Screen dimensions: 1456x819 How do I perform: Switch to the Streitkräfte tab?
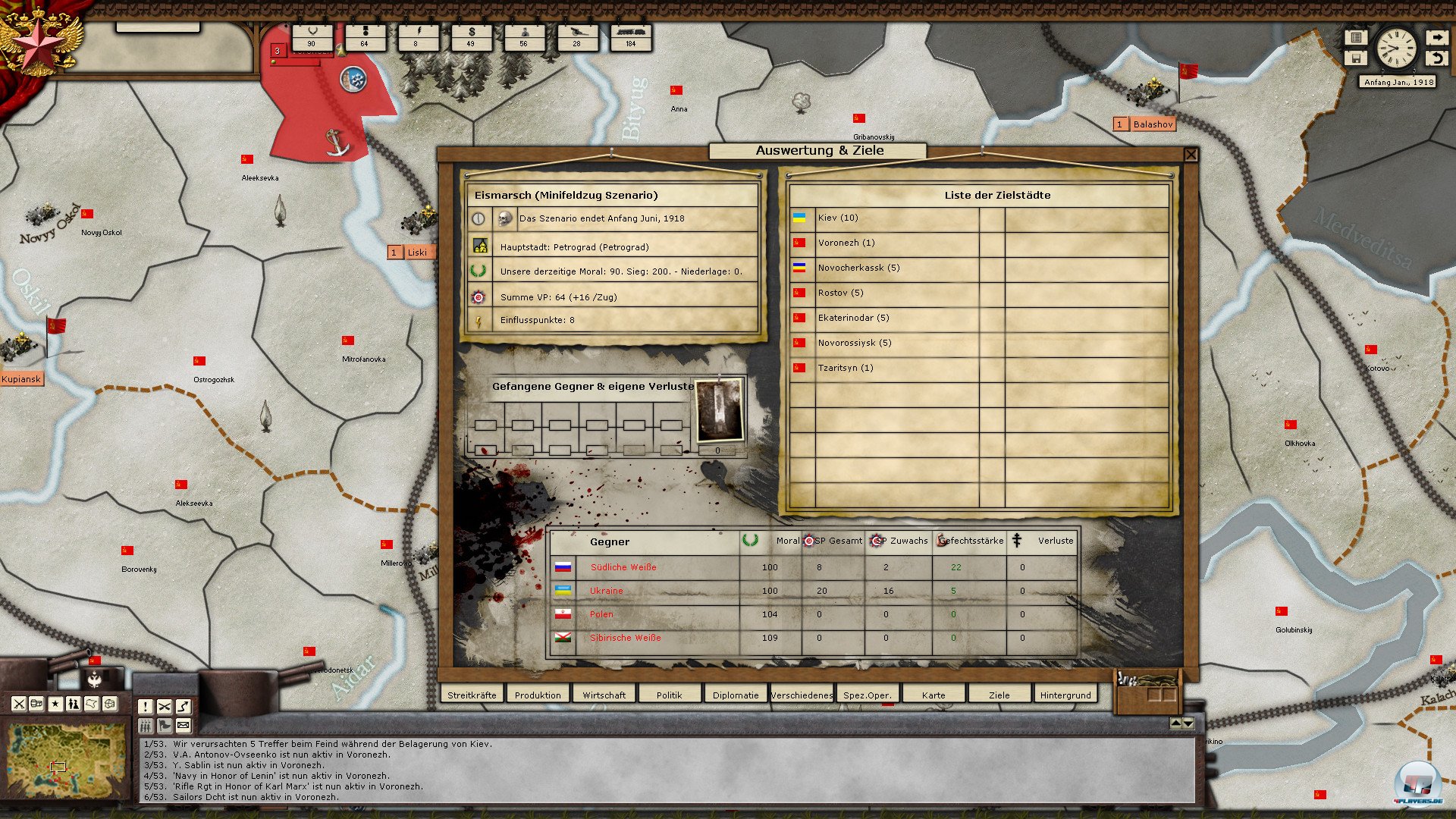[x=472, y=695]
